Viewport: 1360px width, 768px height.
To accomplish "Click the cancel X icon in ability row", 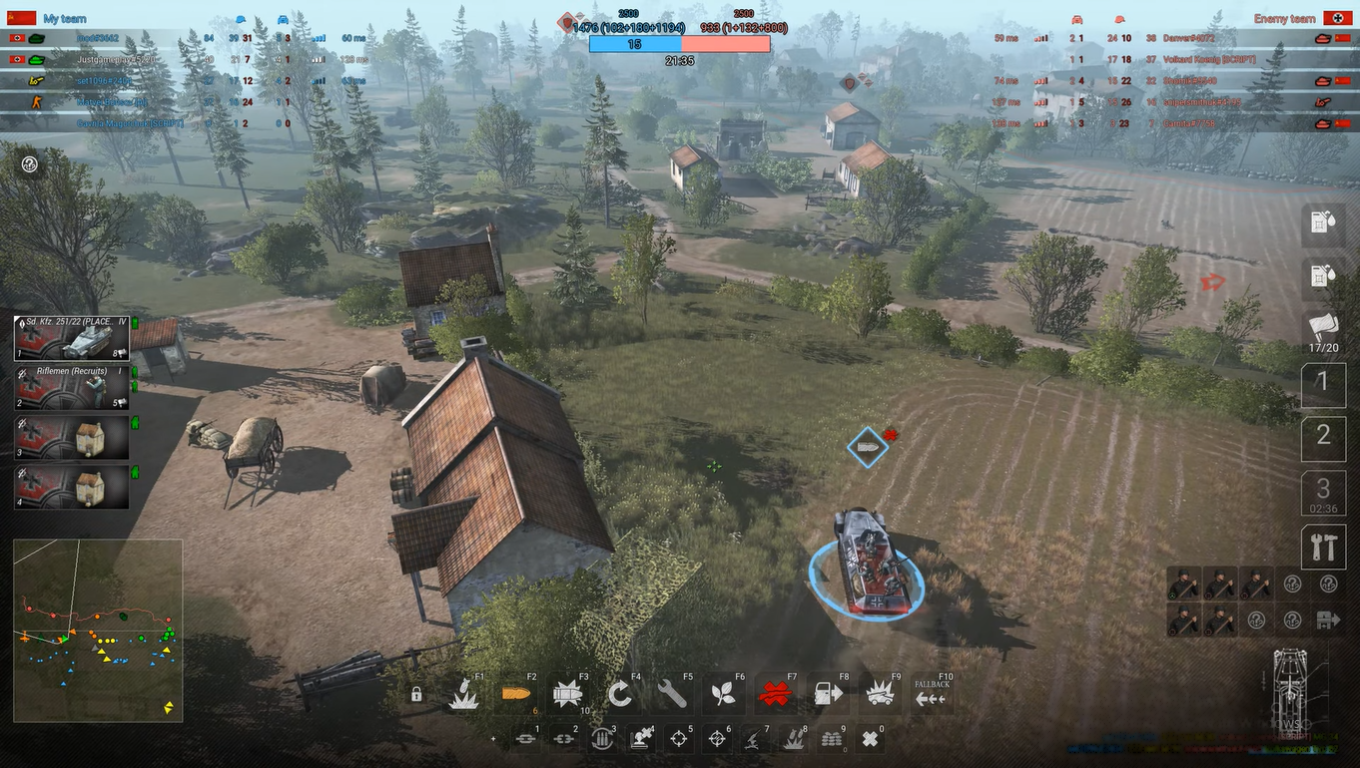I will pyautogui.click(x=871, y=738).
